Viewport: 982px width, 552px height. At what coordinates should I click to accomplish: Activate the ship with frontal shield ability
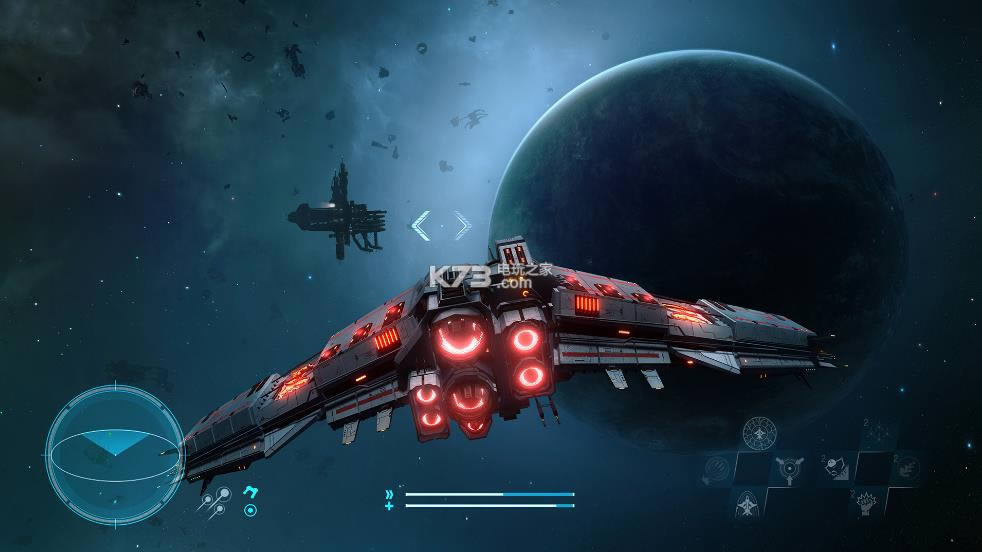(x=746, y=503)
